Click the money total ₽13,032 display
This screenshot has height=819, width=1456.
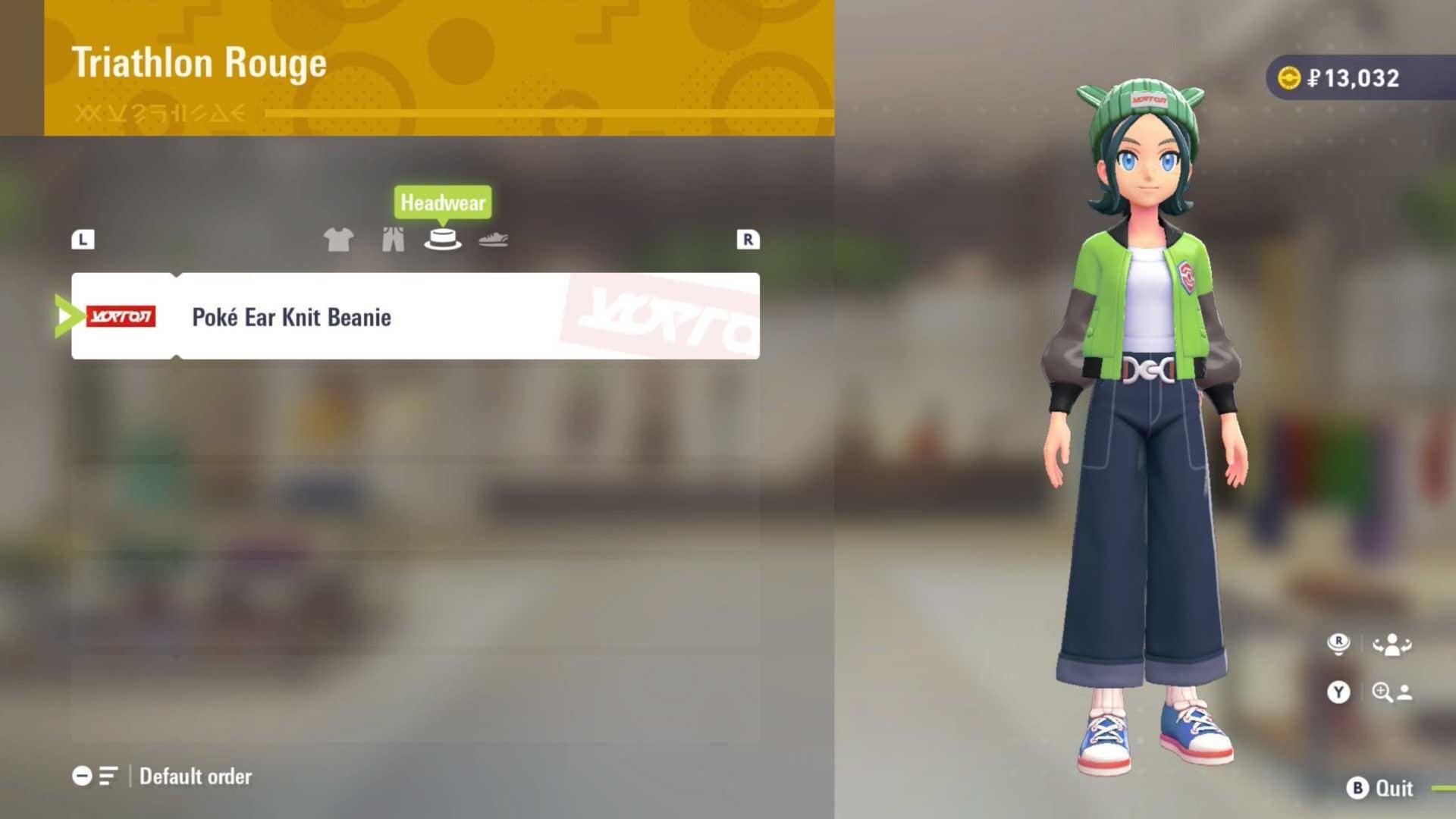click(x=1357, y=77)
